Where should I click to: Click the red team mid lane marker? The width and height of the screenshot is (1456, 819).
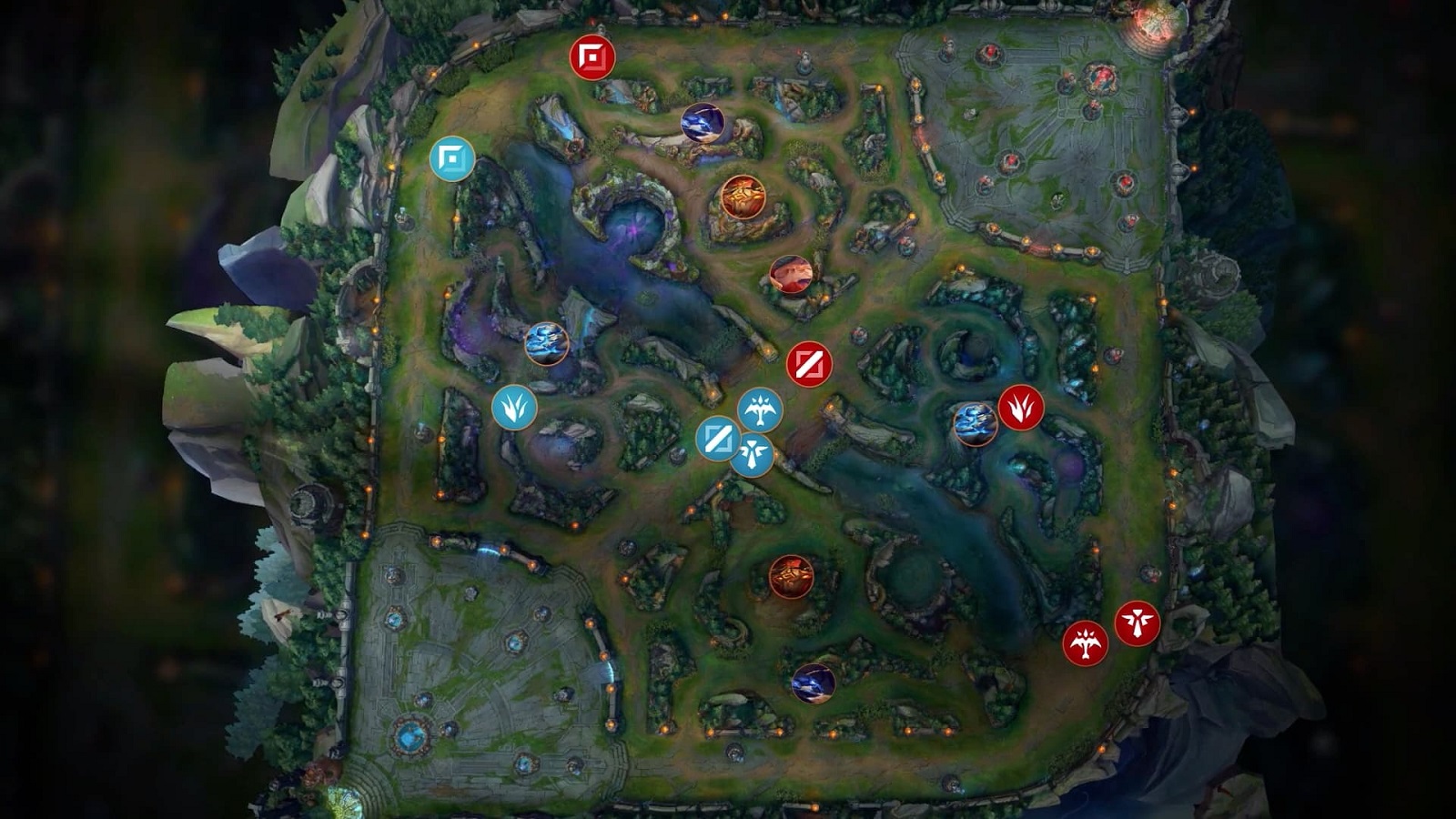809,365
